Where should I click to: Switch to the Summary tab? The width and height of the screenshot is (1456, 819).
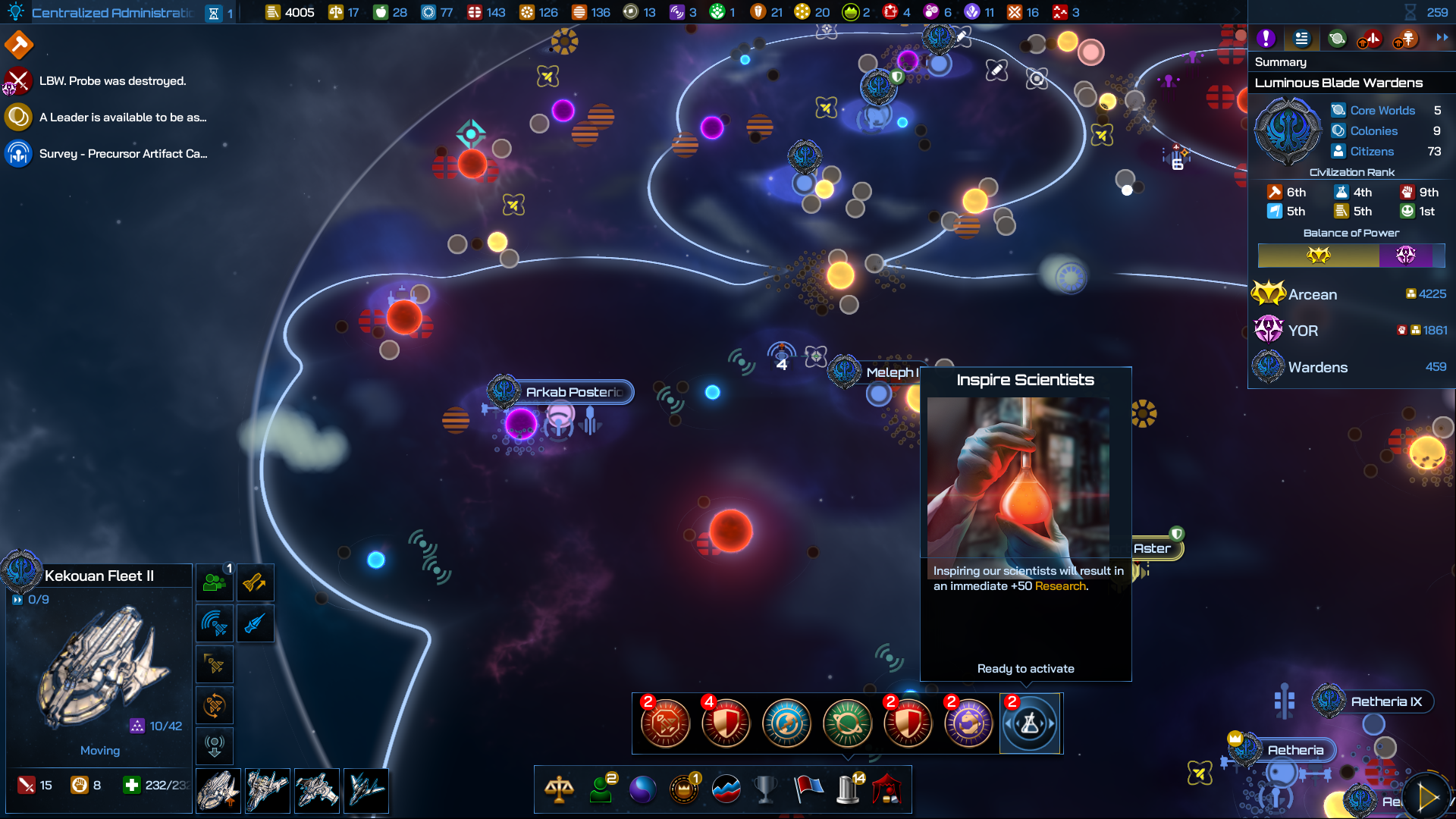coord(1301,39)
